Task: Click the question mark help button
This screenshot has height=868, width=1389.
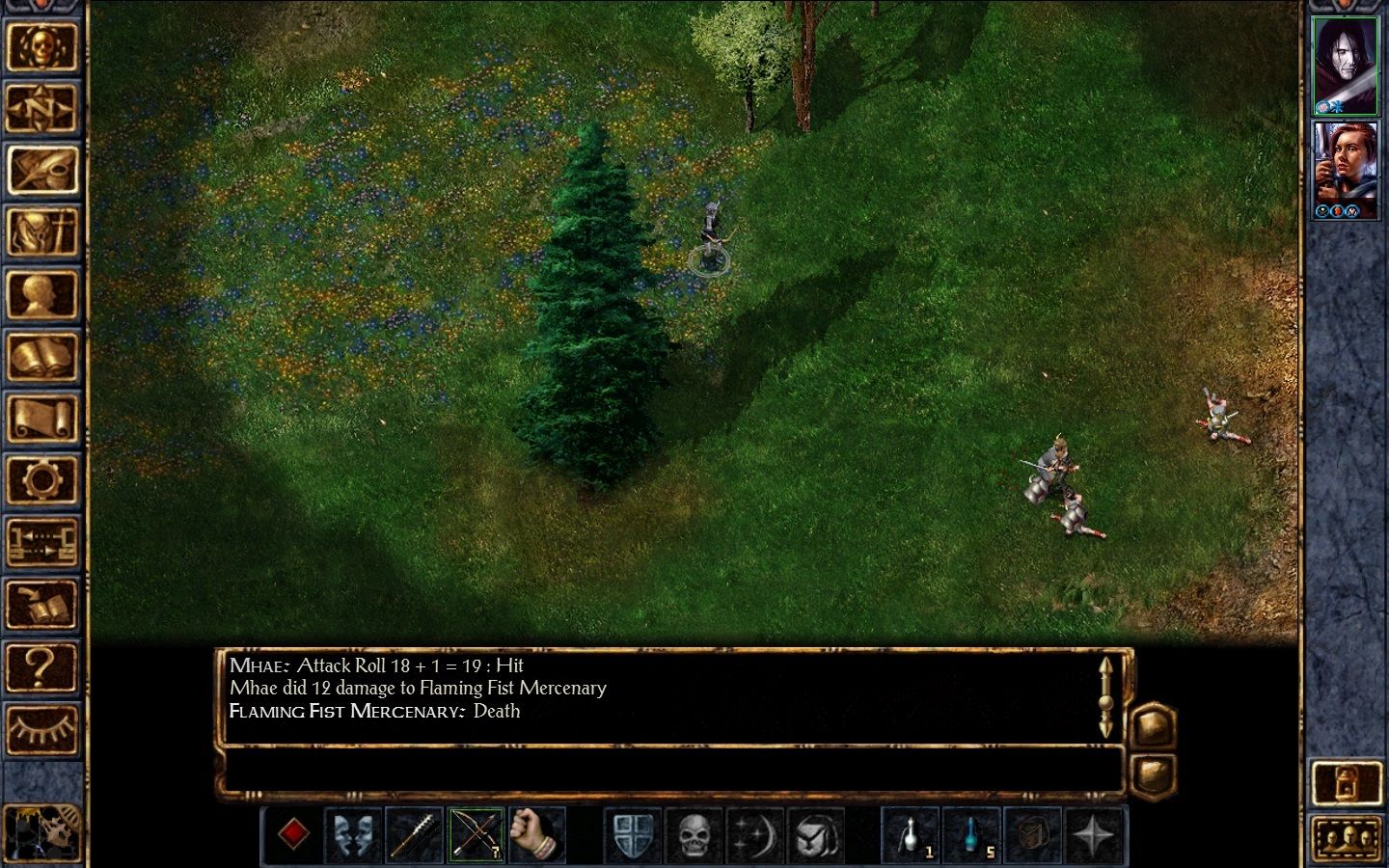Action: (x=41, y=667)
